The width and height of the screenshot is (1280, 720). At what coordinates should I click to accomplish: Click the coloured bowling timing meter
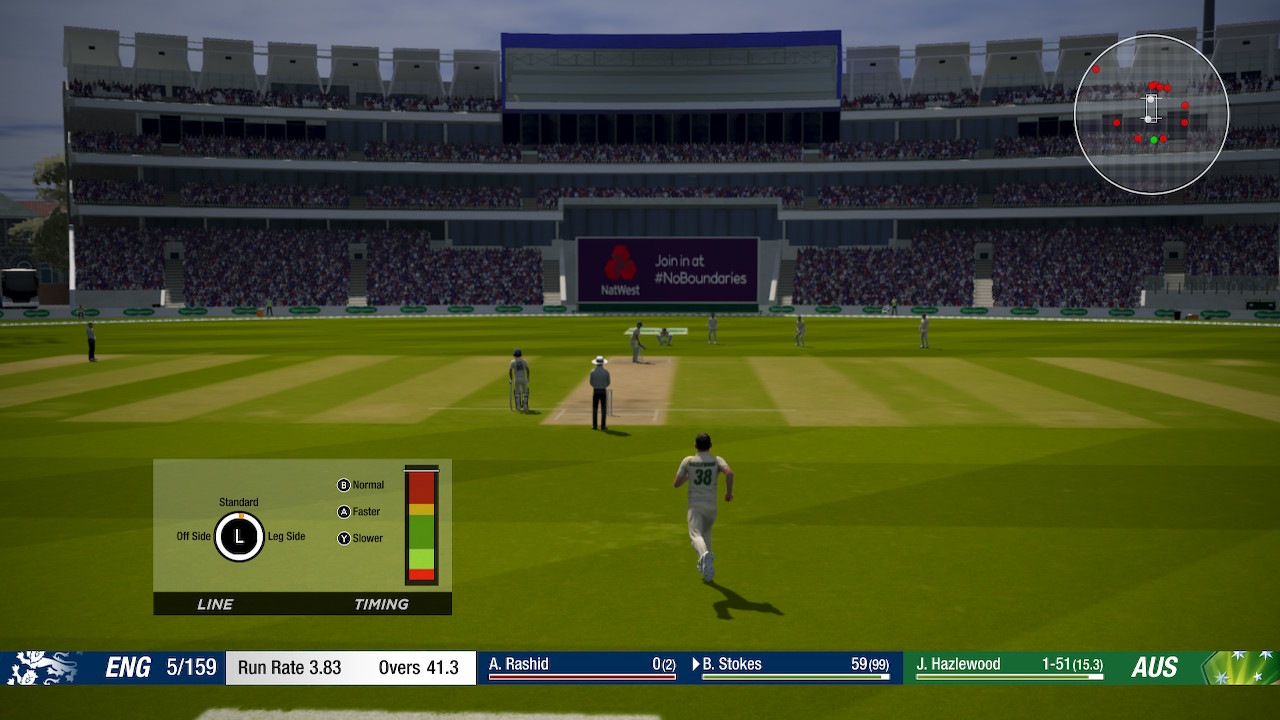420,525
